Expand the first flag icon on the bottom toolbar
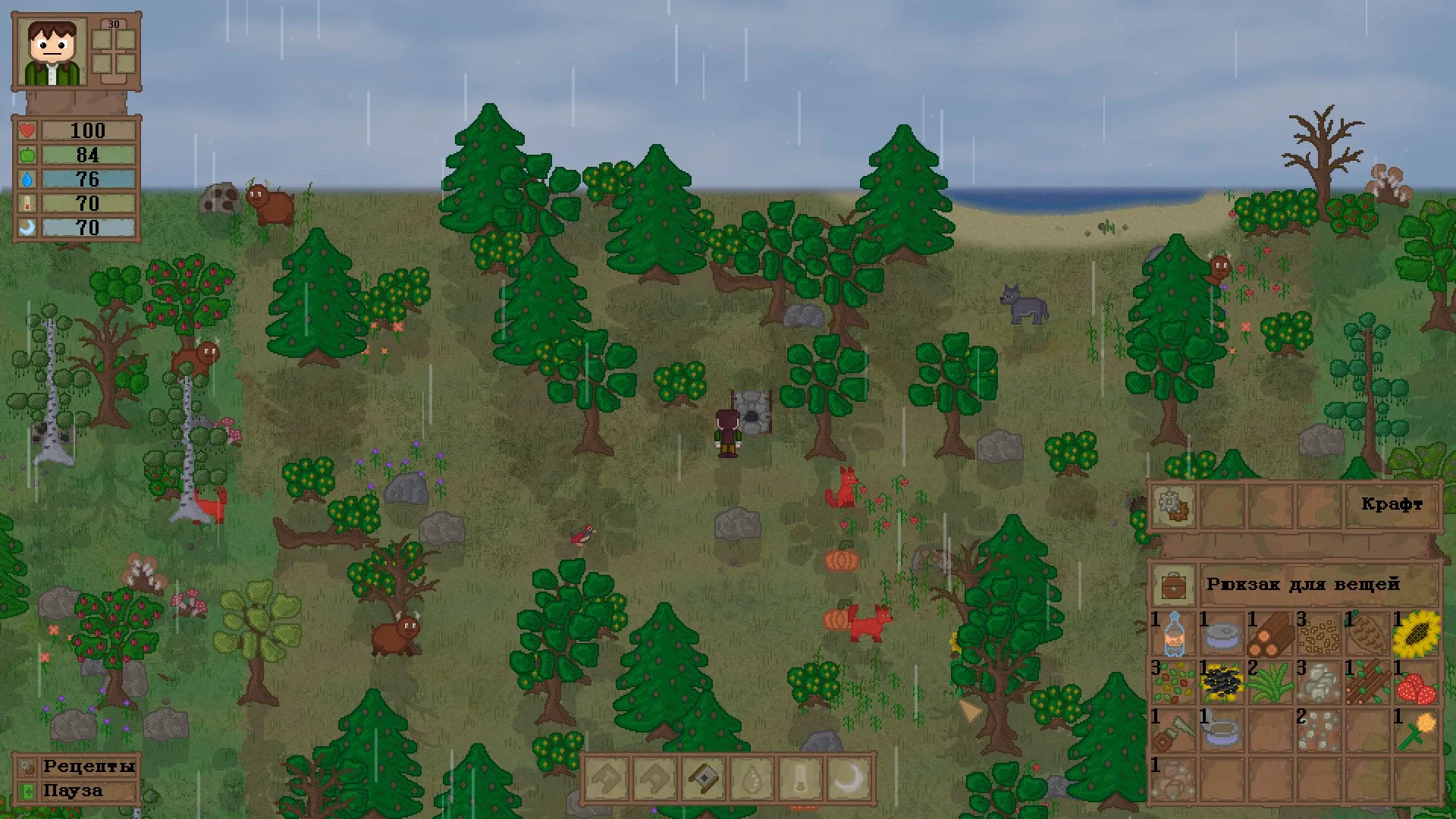Viewport: 1456px width, 819px height. pyautogui.click(x=607, y=780)
